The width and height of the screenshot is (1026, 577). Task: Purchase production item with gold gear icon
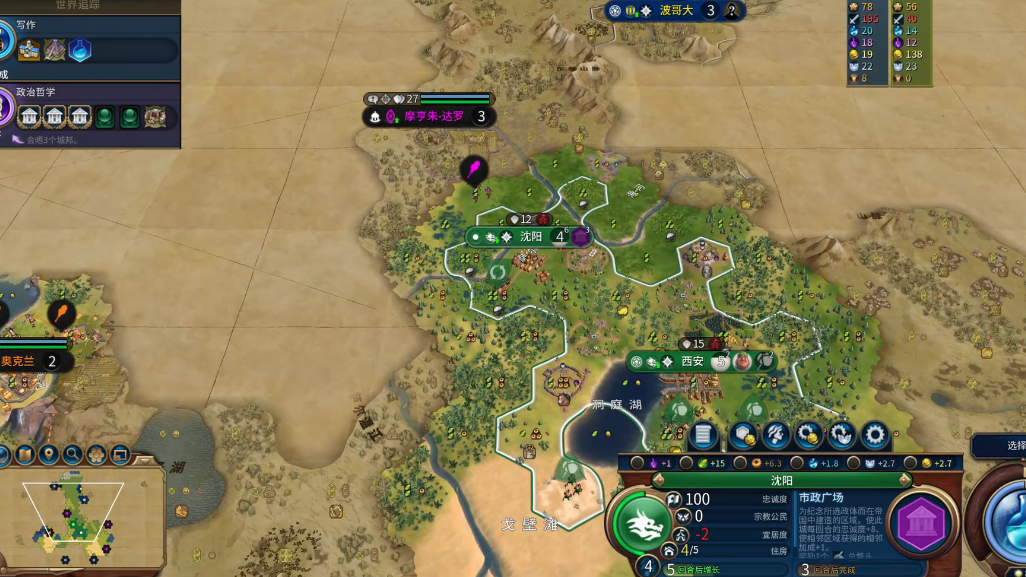click(x=809, y=435)
